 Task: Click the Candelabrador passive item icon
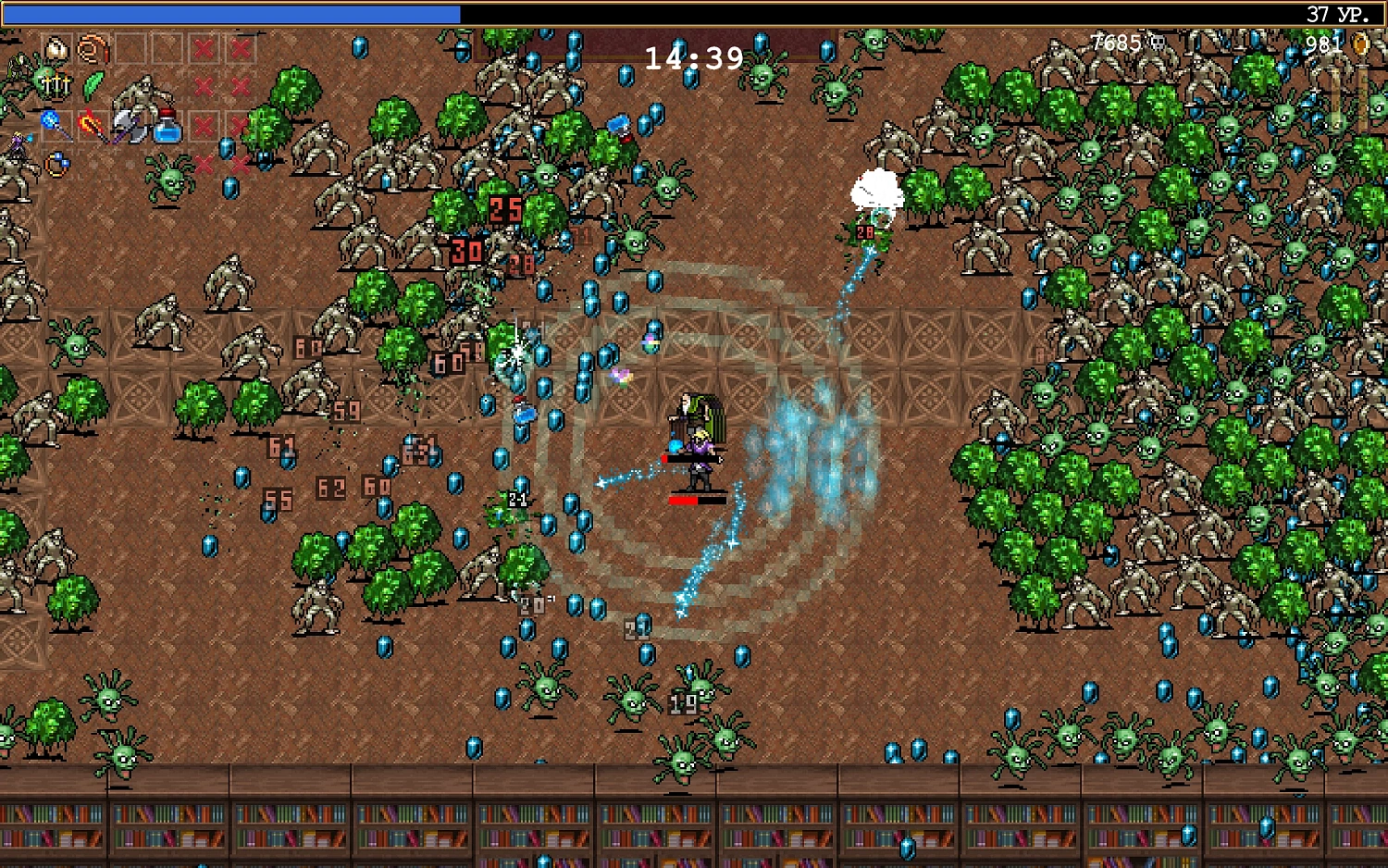tap(56, 85)
